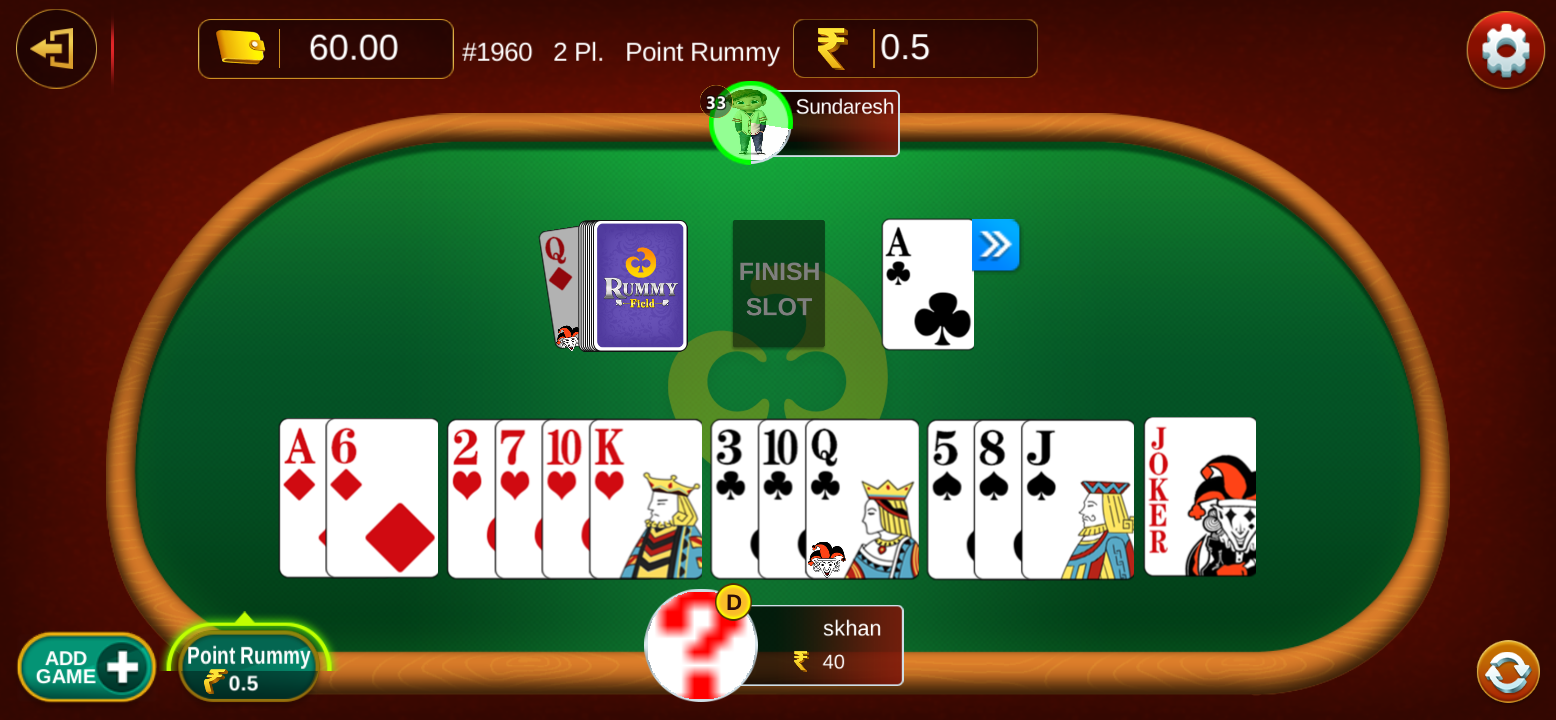Select the Joker card in your hand
The image size is (1556, 720).
tap(1200, 497)
